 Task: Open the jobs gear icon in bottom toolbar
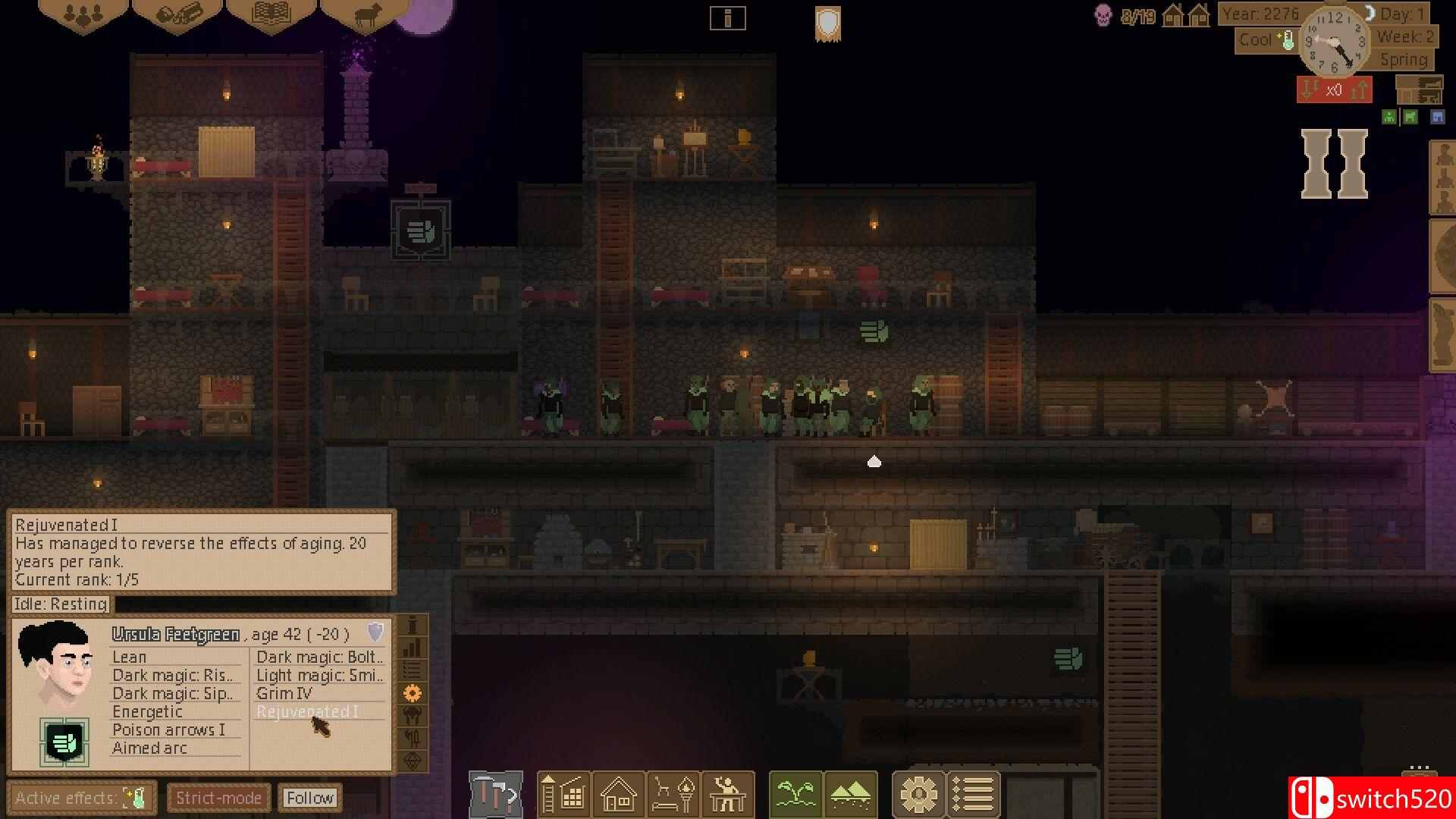click(919, 795)
